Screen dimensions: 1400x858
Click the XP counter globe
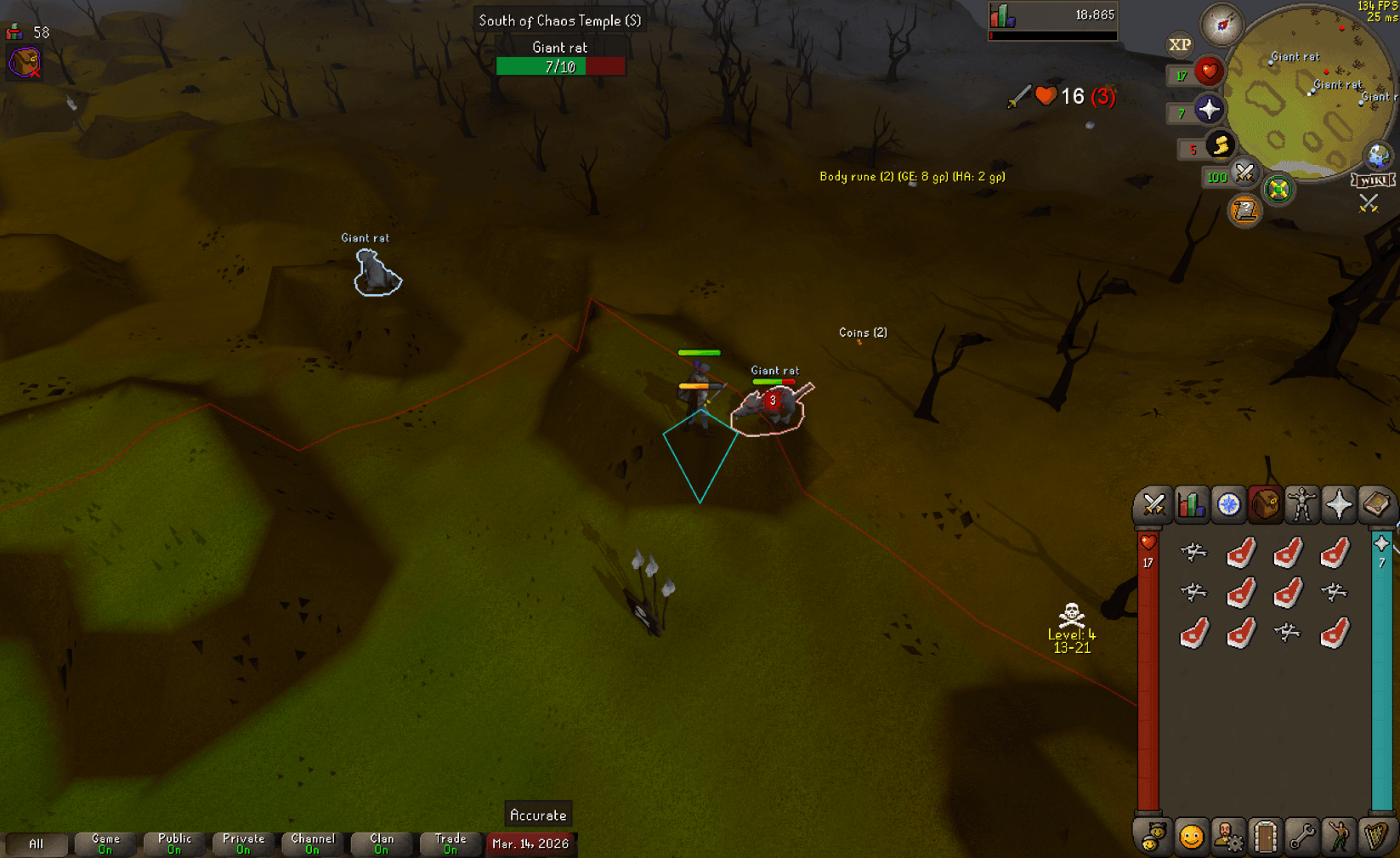1179,43
